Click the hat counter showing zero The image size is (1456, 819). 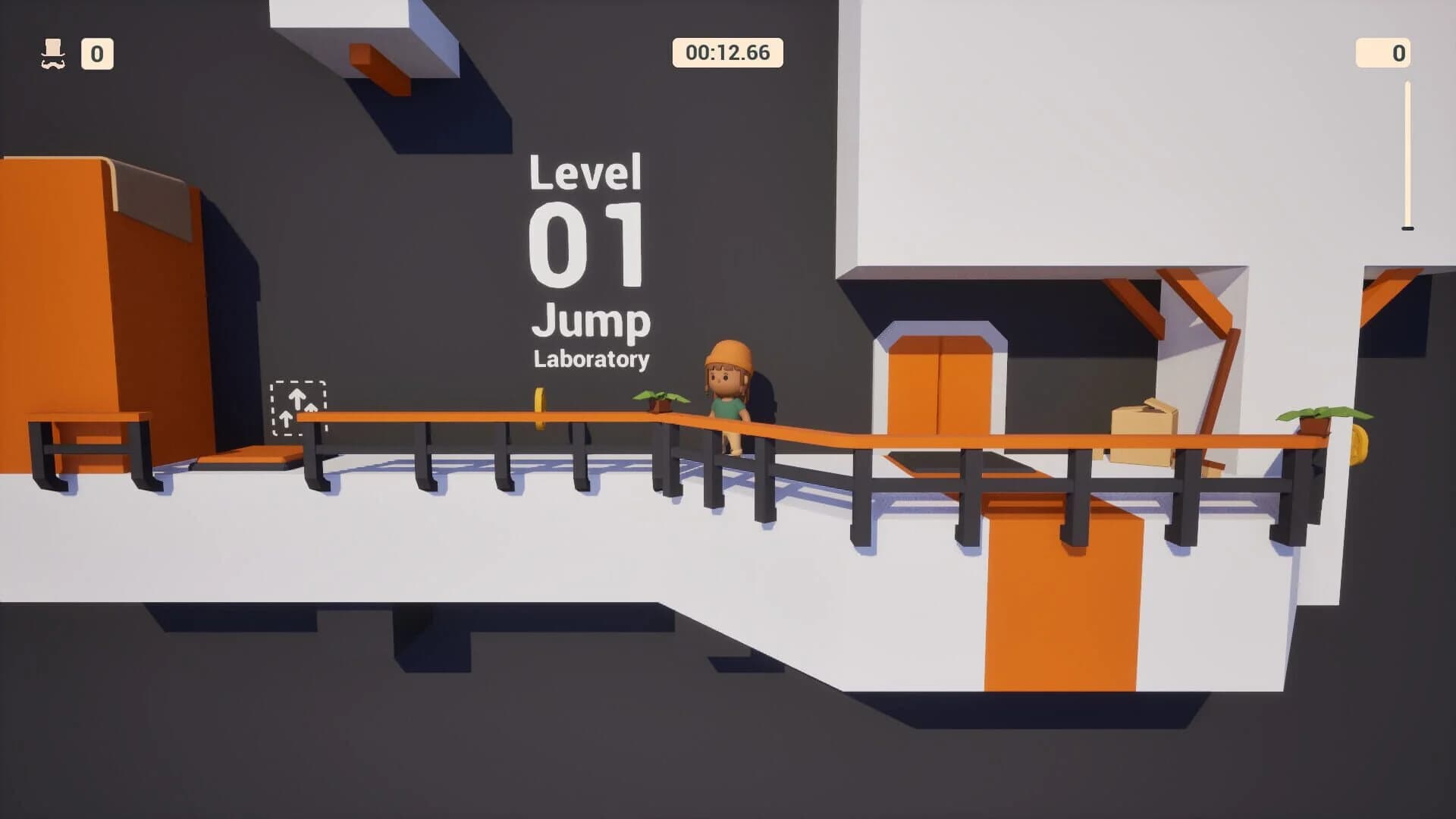tap(97, 52)
